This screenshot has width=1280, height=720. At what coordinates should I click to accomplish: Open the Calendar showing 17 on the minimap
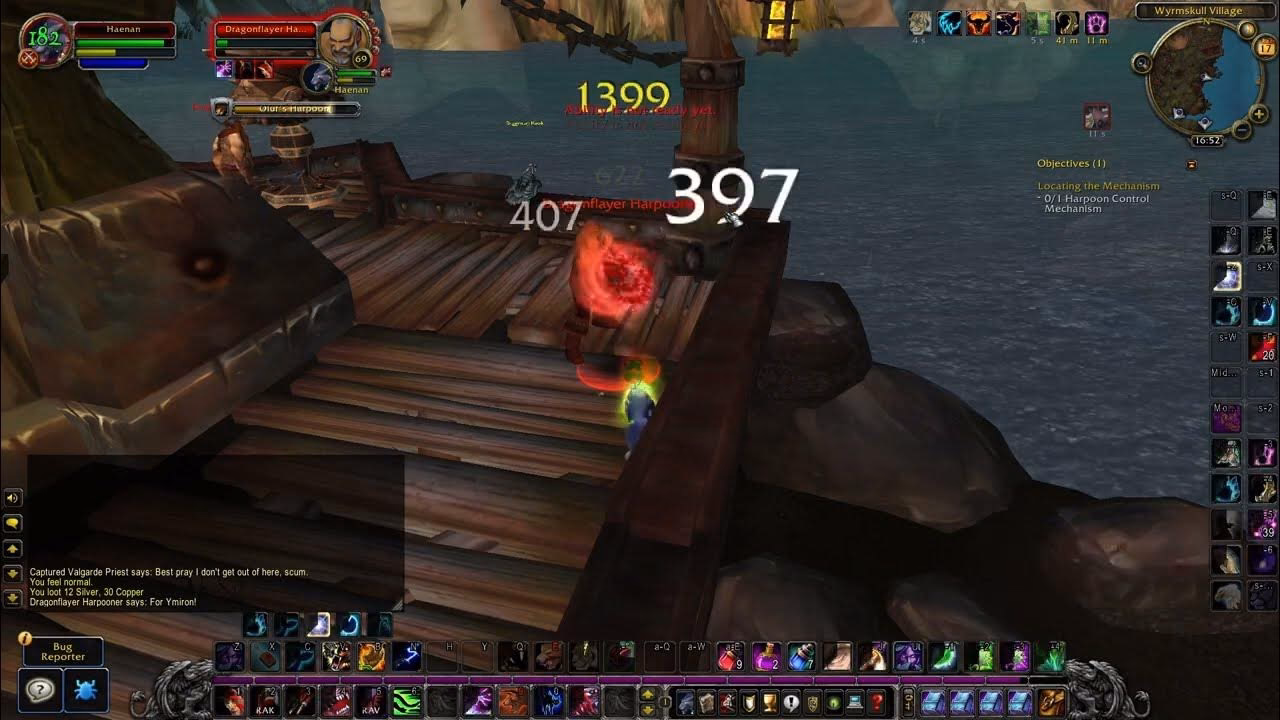coord(1264,47)
